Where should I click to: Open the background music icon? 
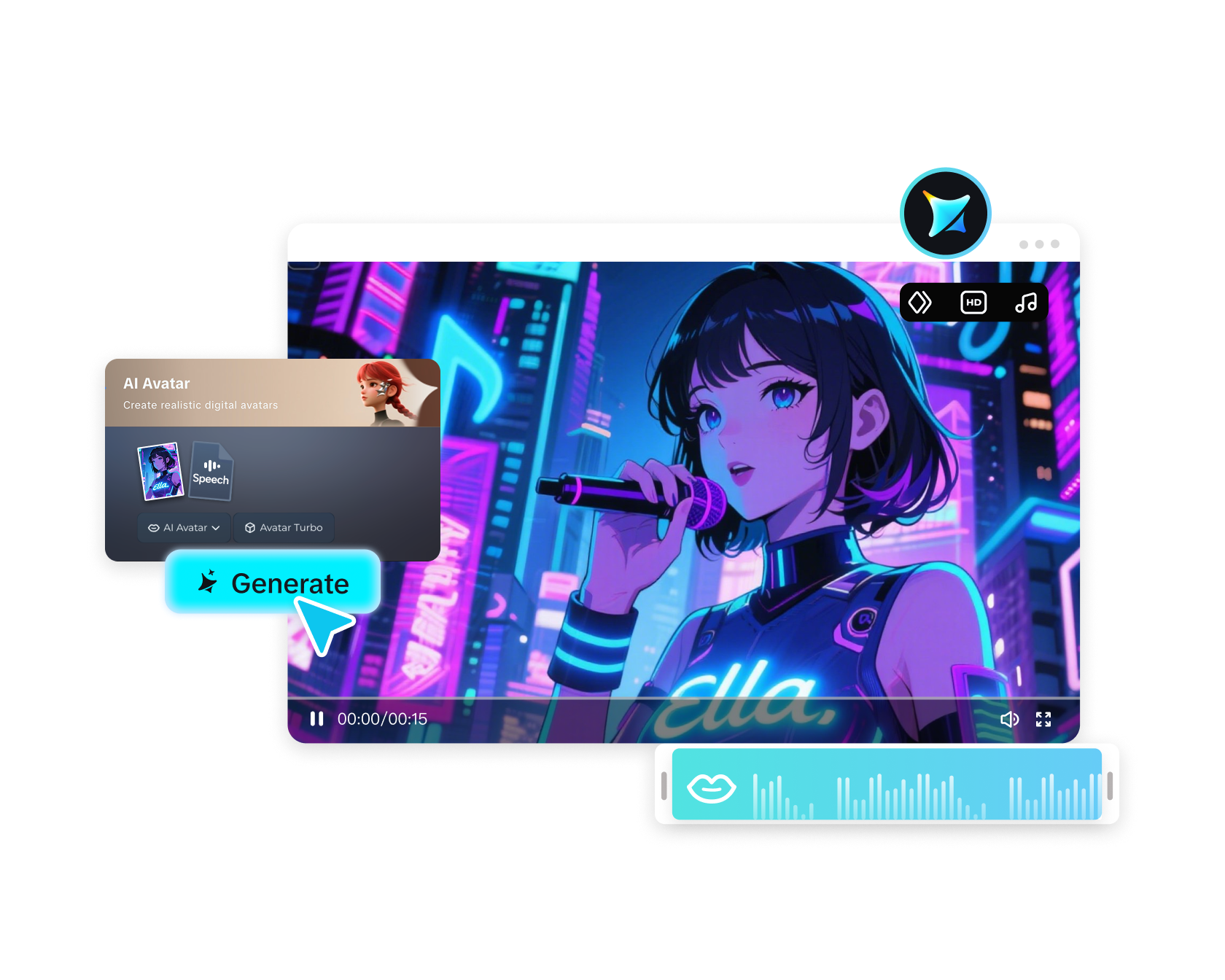click(x=1027, y=302)
